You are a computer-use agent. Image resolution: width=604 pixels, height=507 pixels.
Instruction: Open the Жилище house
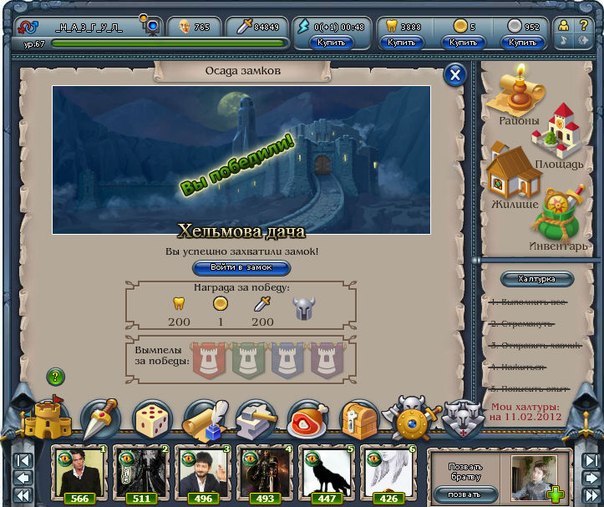coord(514,176)
